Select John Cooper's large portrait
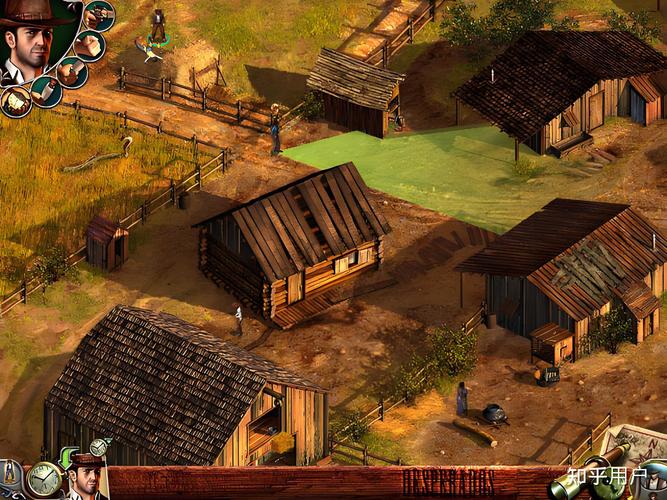The image size is (667, 500). point(28,42)
